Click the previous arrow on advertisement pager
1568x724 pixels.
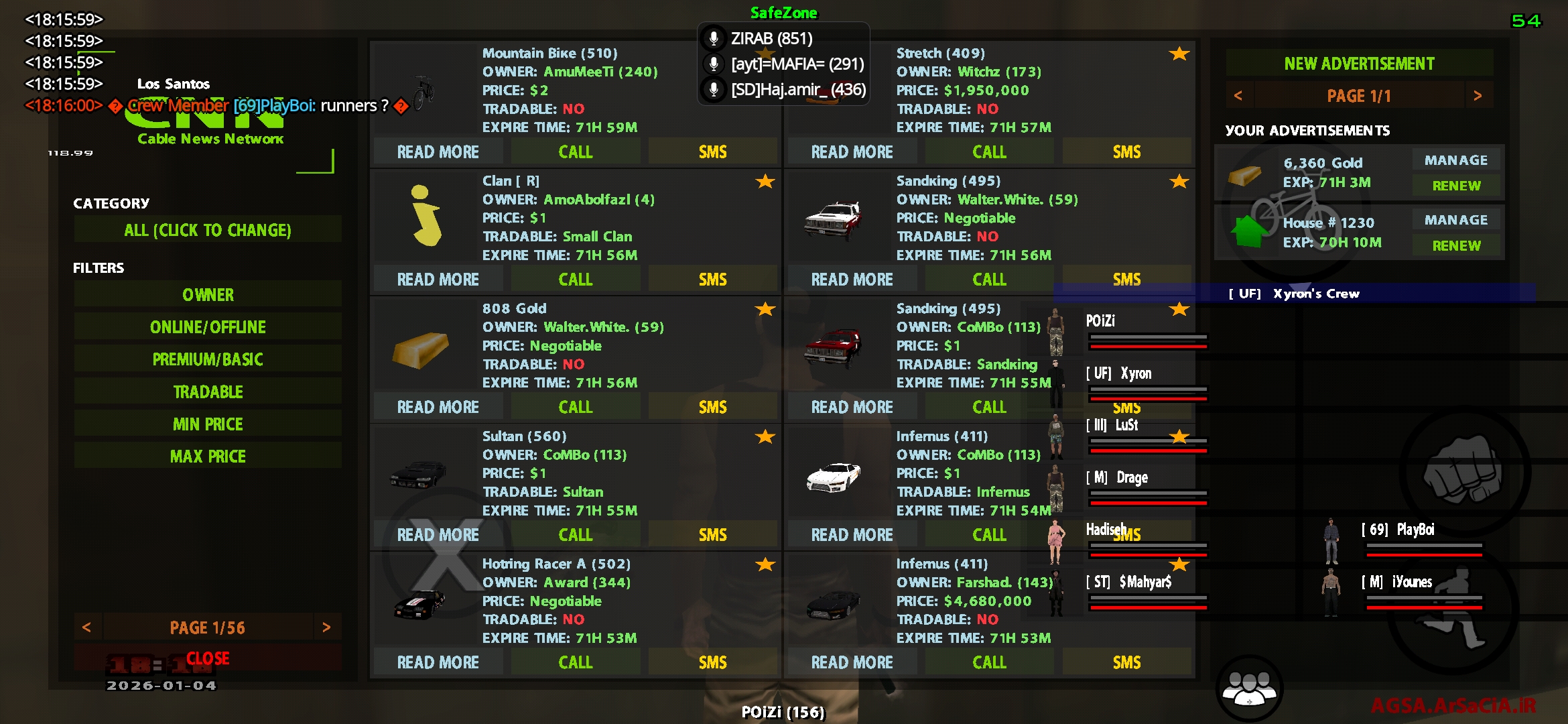(1239, 95)
